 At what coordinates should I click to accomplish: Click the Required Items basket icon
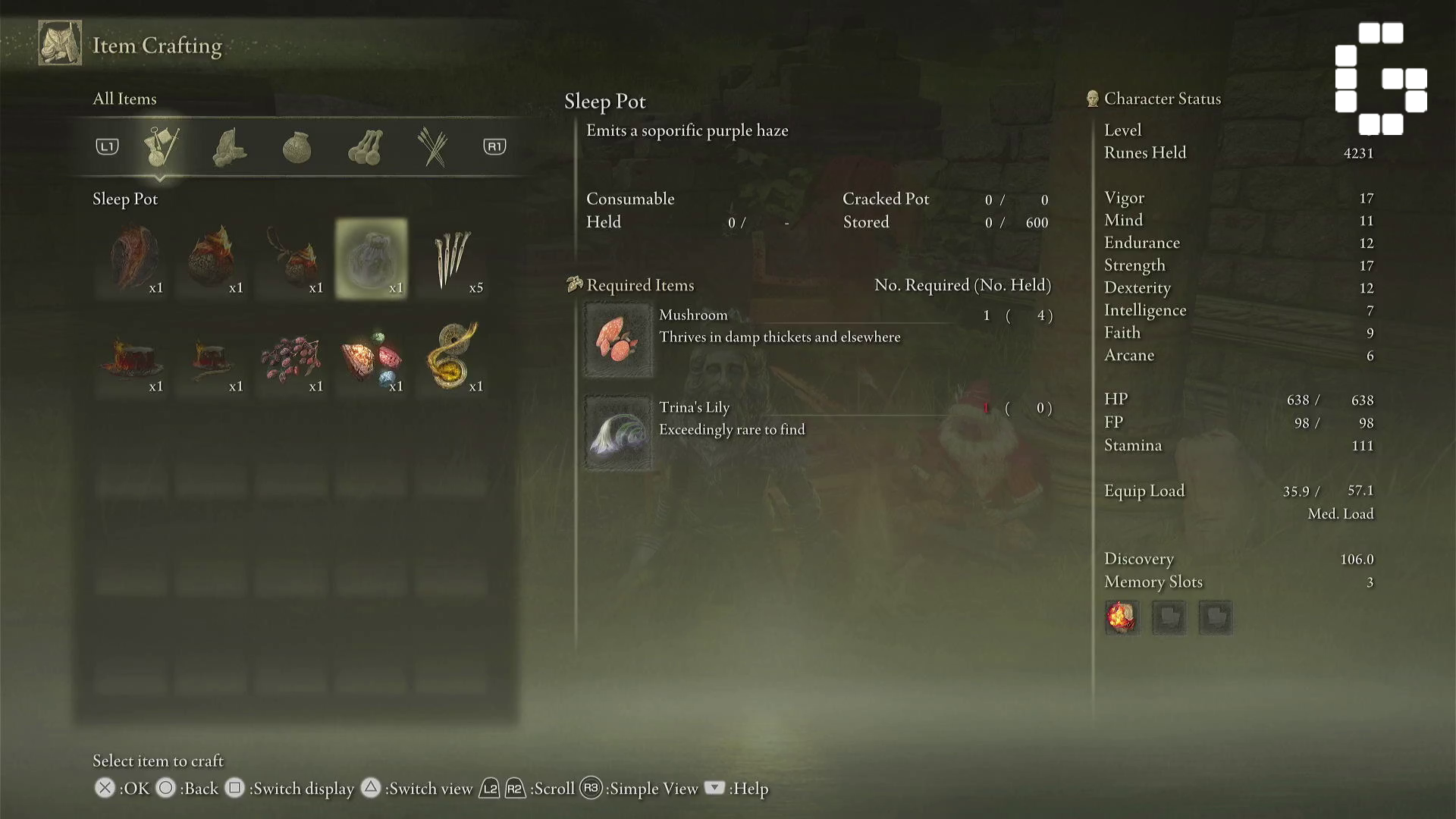pyautogui.click(x=575, y=284)
